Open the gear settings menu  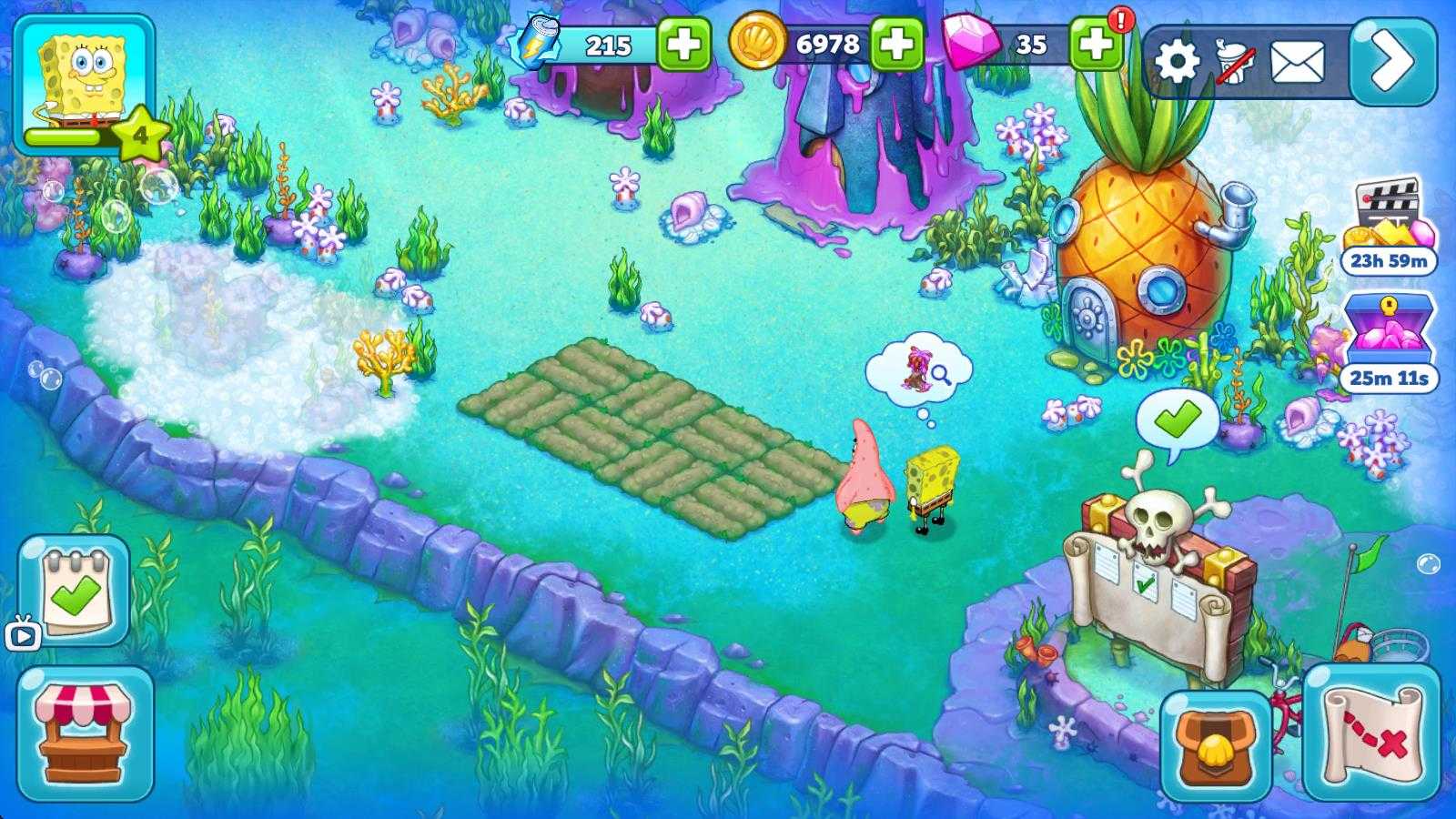[1178, 63]
